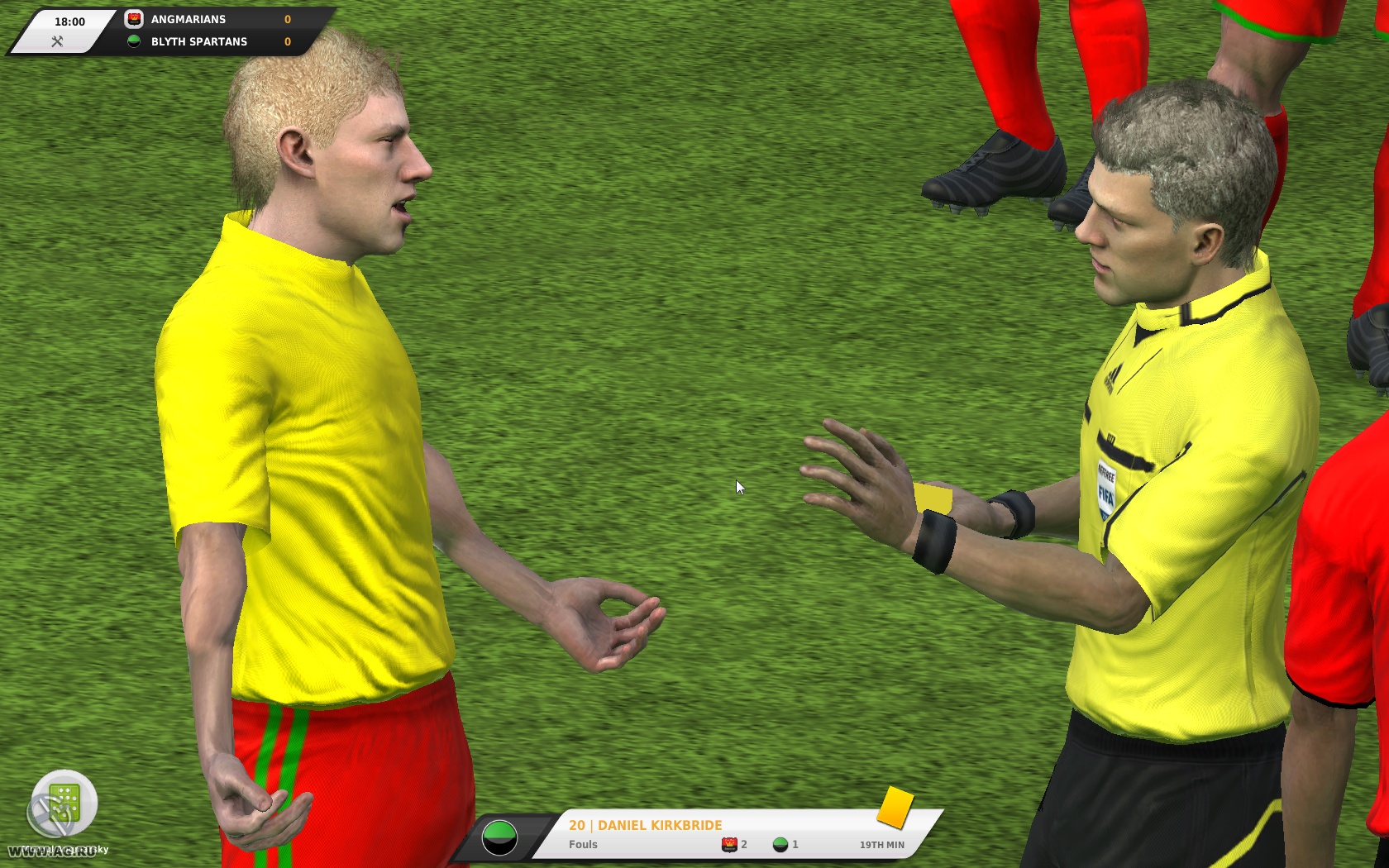
Task: Click the Angmarians team crest
Action: (133, 18)
